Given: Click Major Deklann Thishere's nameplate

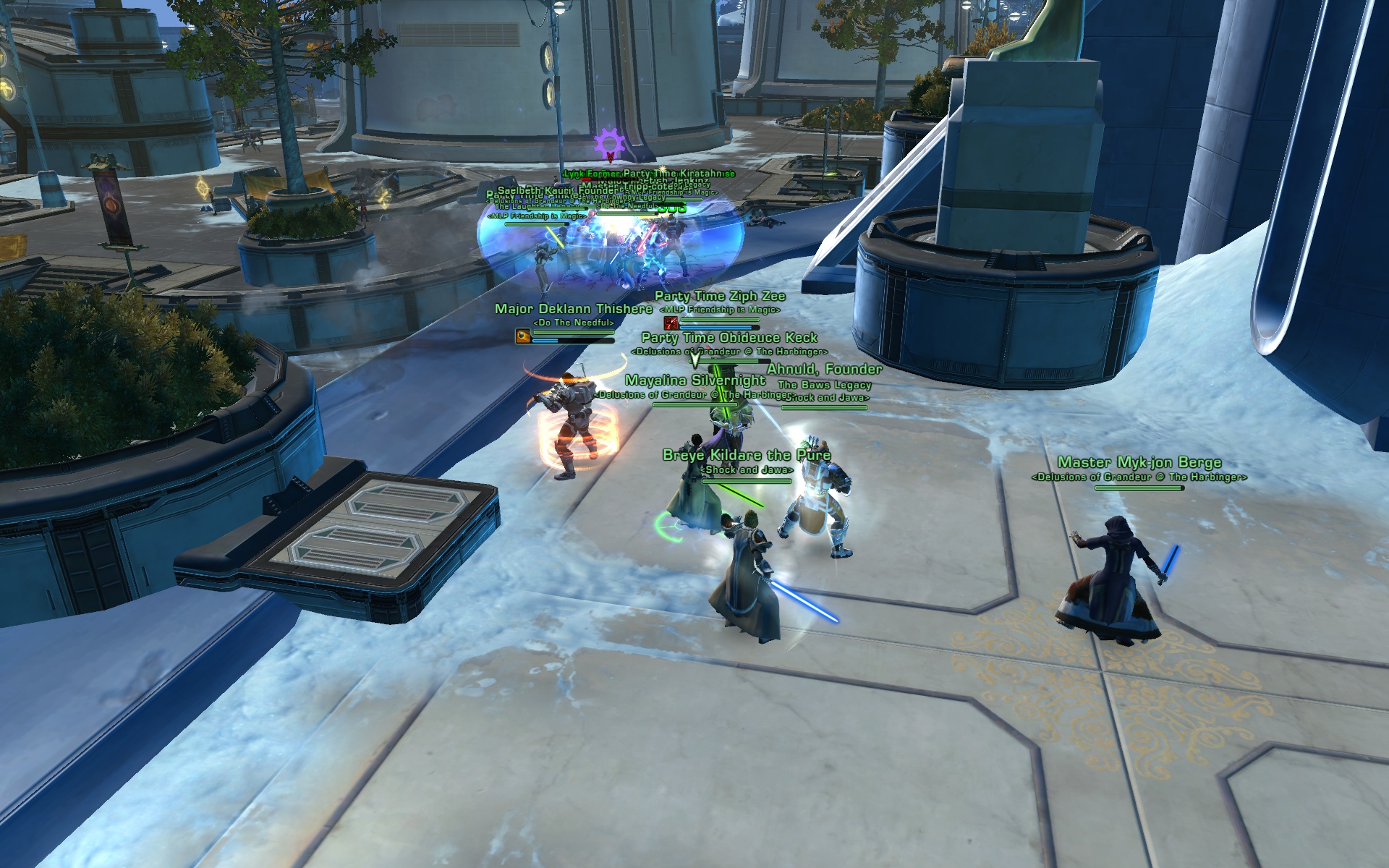Looking at the screenshot, I should pos(573,310).
